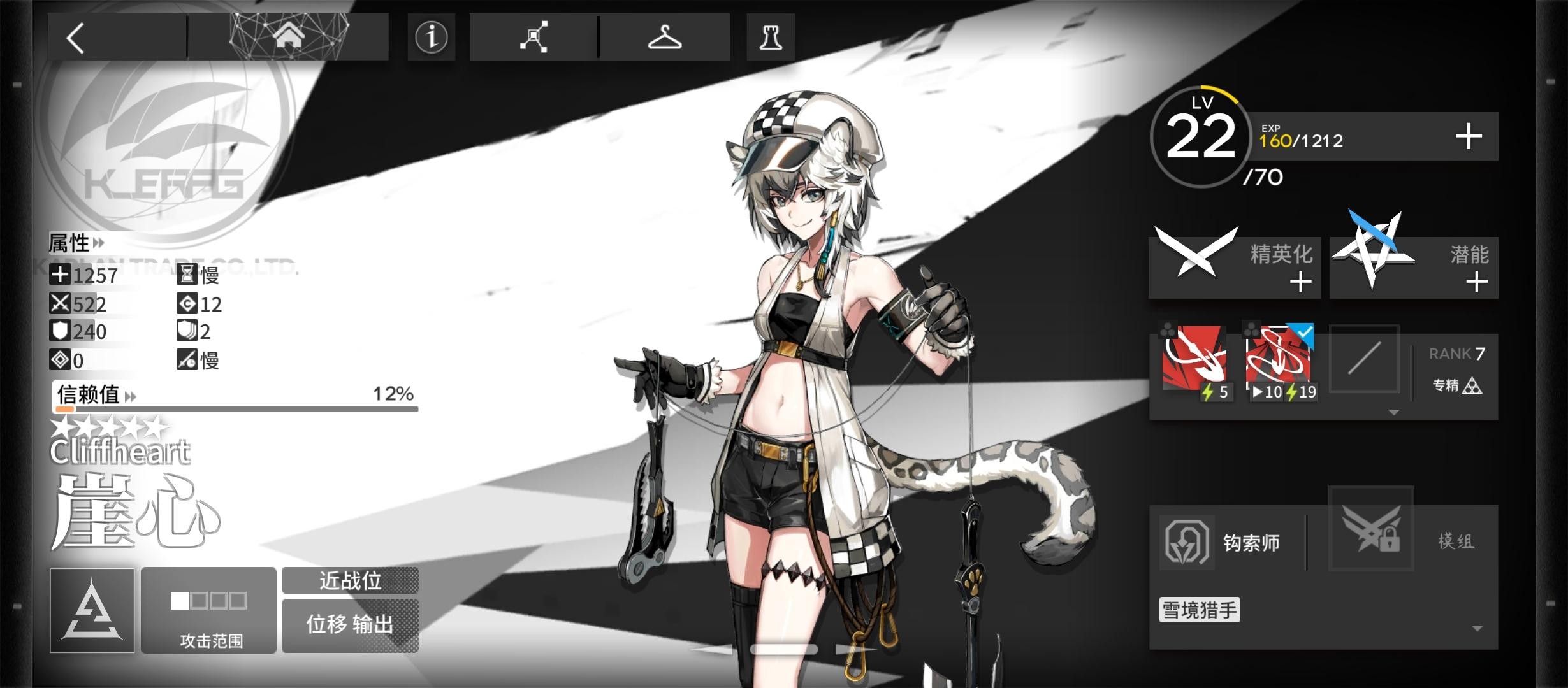Open the 精英化 elite promotion panel
This screenshot has height=688, width=1568.
click(x=1235, y=268)
